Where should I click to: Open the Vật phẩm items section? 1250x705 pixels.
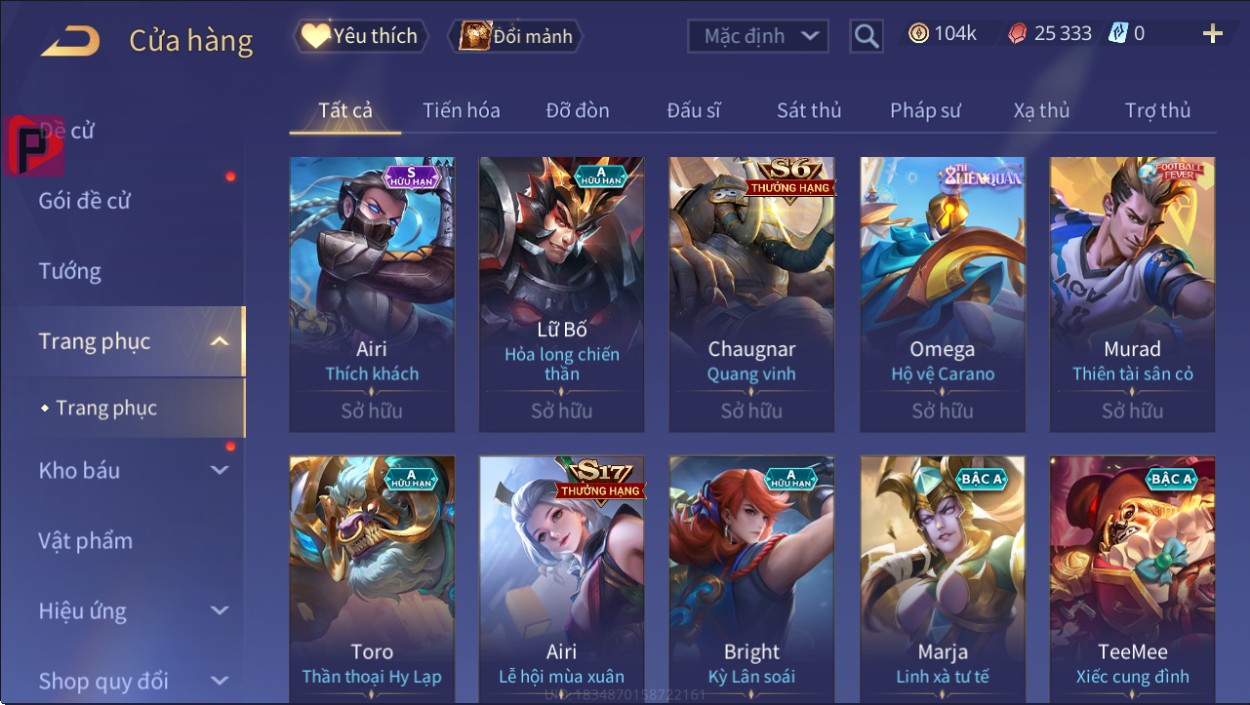point(86,541)
